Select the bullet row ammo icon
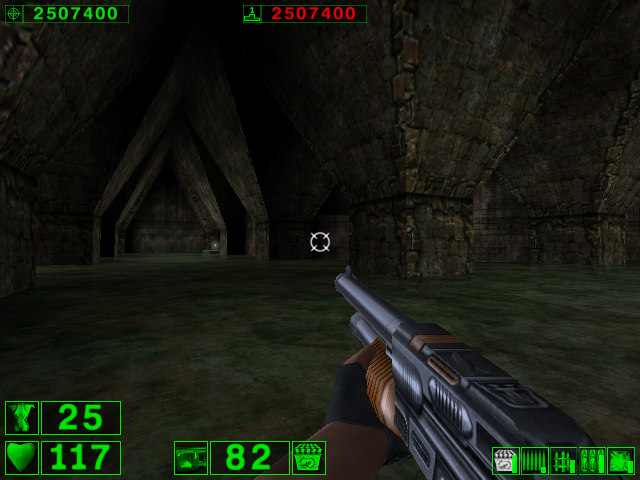 click(x=535, y=461)
